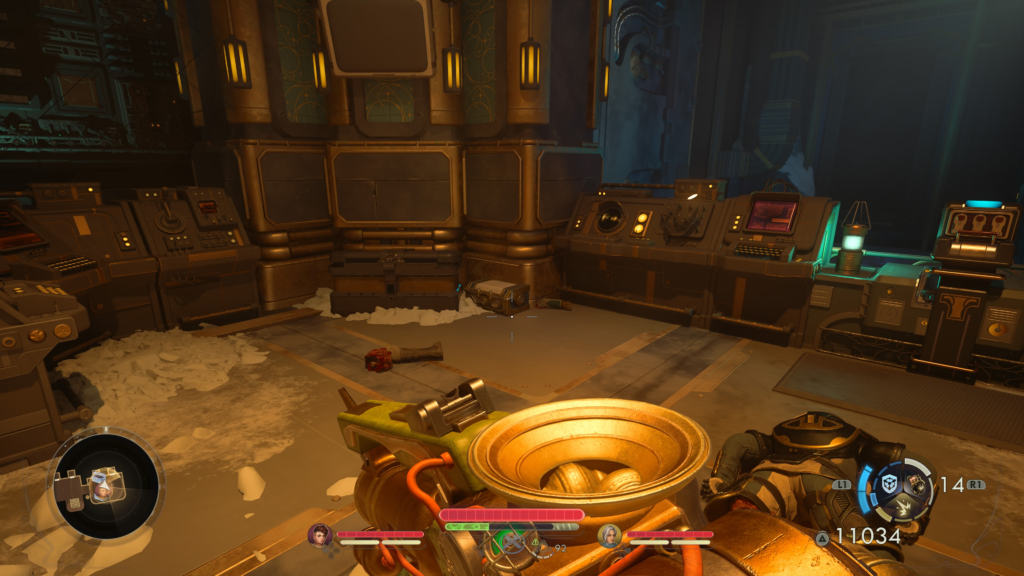Screen dimensions: 1024x576
Task: Open the circular minimap
Action: pos(105,484)
